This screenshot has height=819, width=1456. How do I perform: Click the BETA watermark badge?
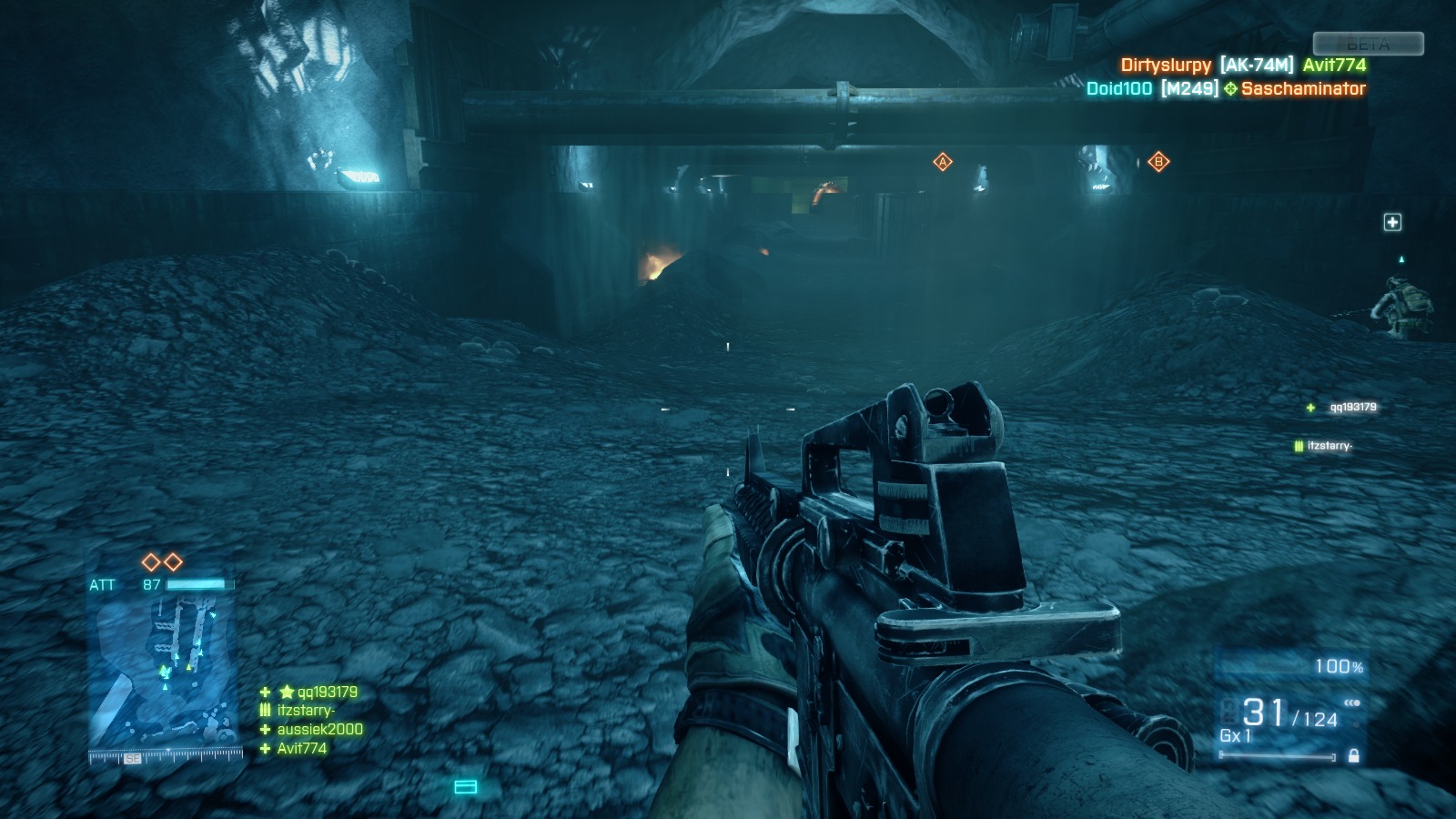(1368, 44)
